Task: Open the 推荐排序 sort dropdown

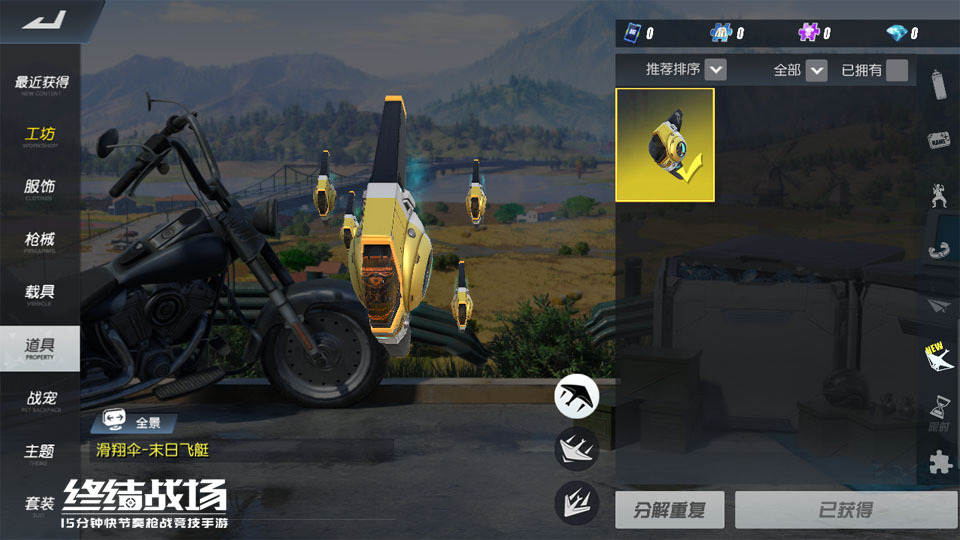Action: 715,70
